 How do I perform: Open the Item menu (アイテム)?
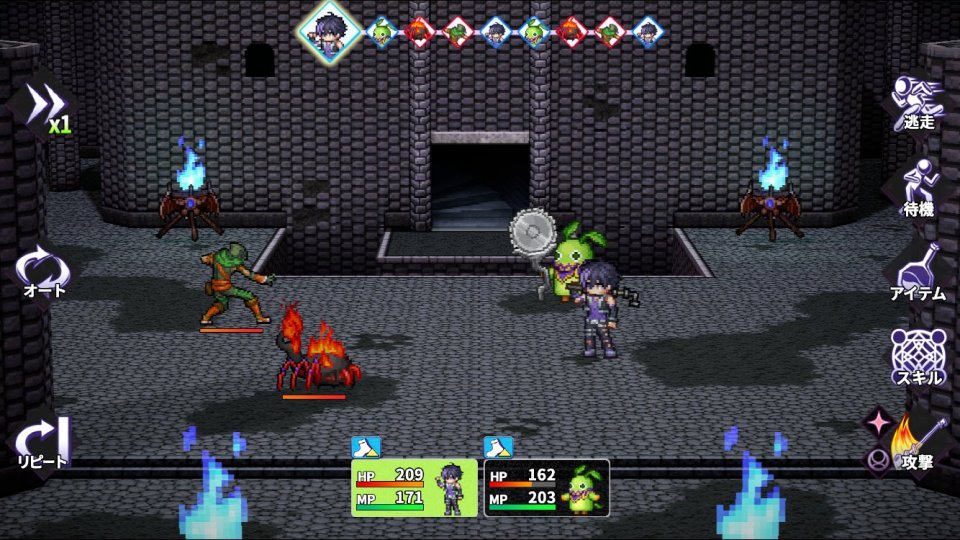coord(918,272)
